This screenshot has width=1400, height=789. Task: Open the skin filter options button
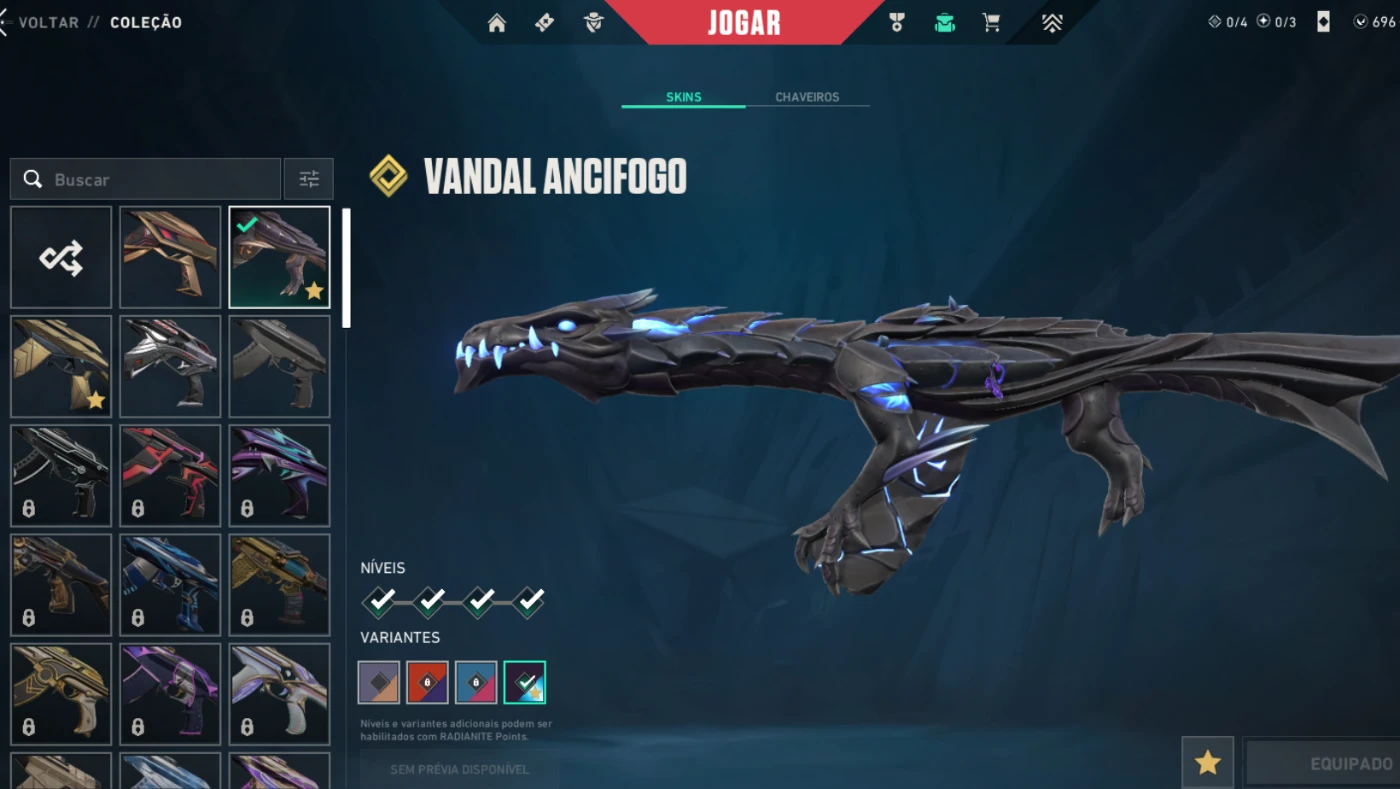[x=309, y=180]
